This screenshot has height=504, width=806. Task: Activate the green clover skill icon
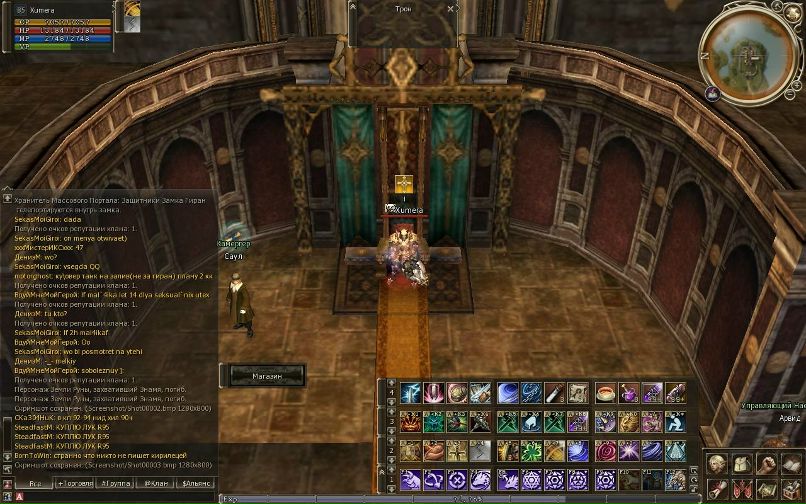coord(530,451)
